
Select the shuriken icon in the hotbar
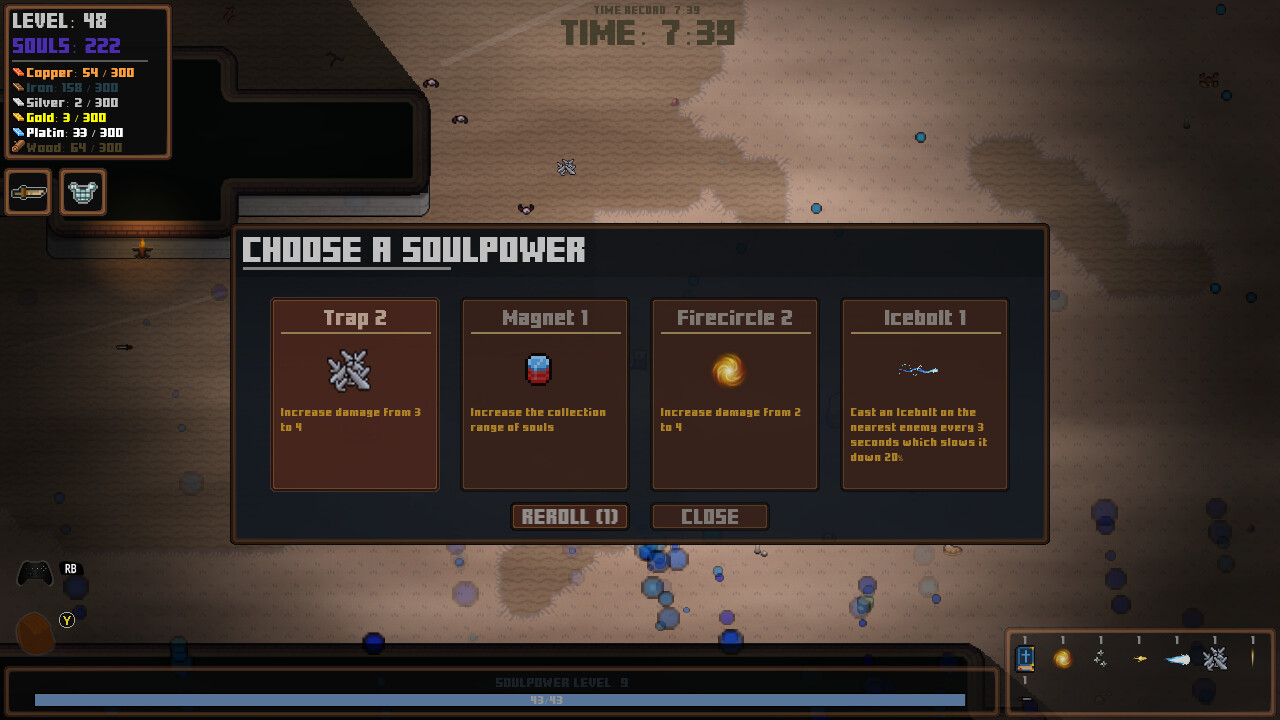click(1100, 658)
